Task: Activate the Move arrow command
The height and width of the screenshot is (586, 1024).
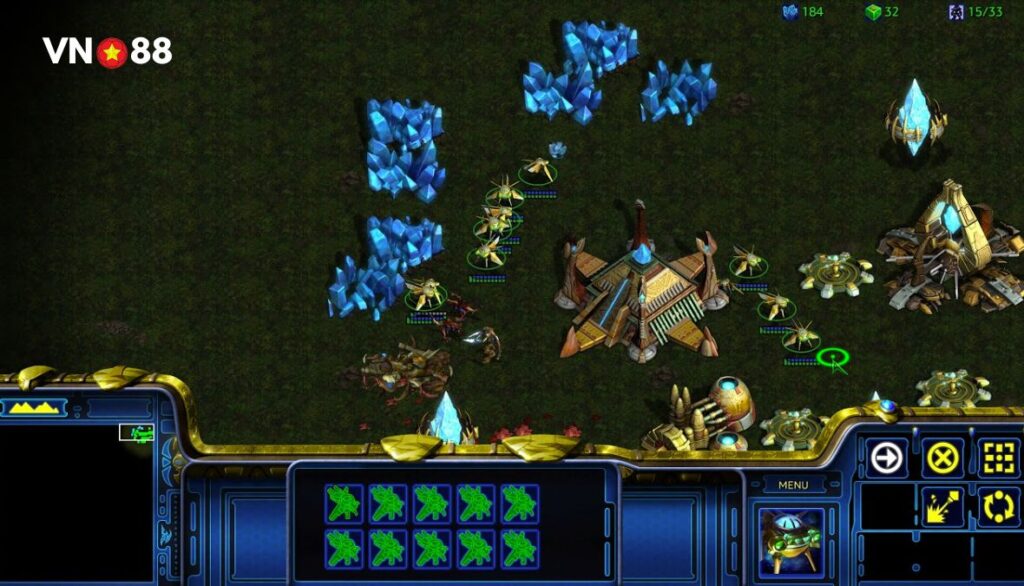Action: coord(887,458)
